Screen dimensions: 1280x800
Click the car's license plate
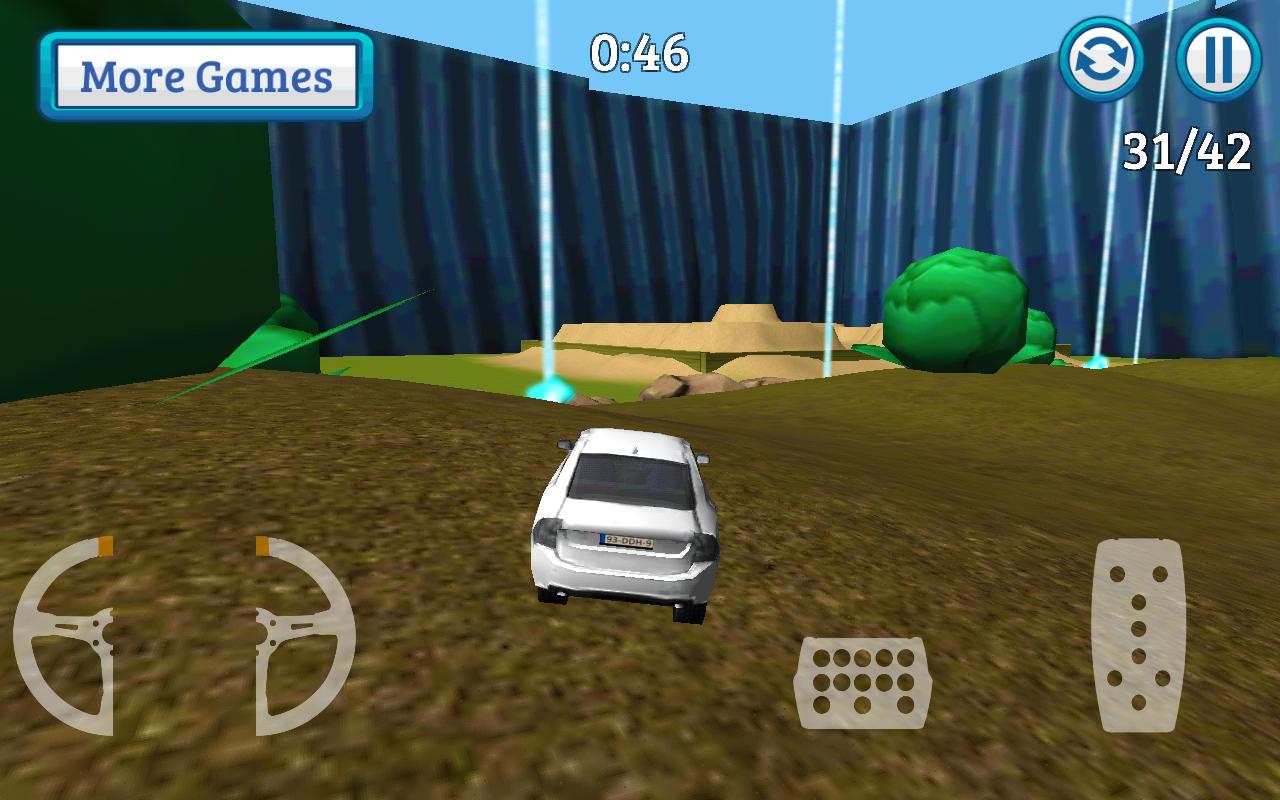click(x=630, y=539)
